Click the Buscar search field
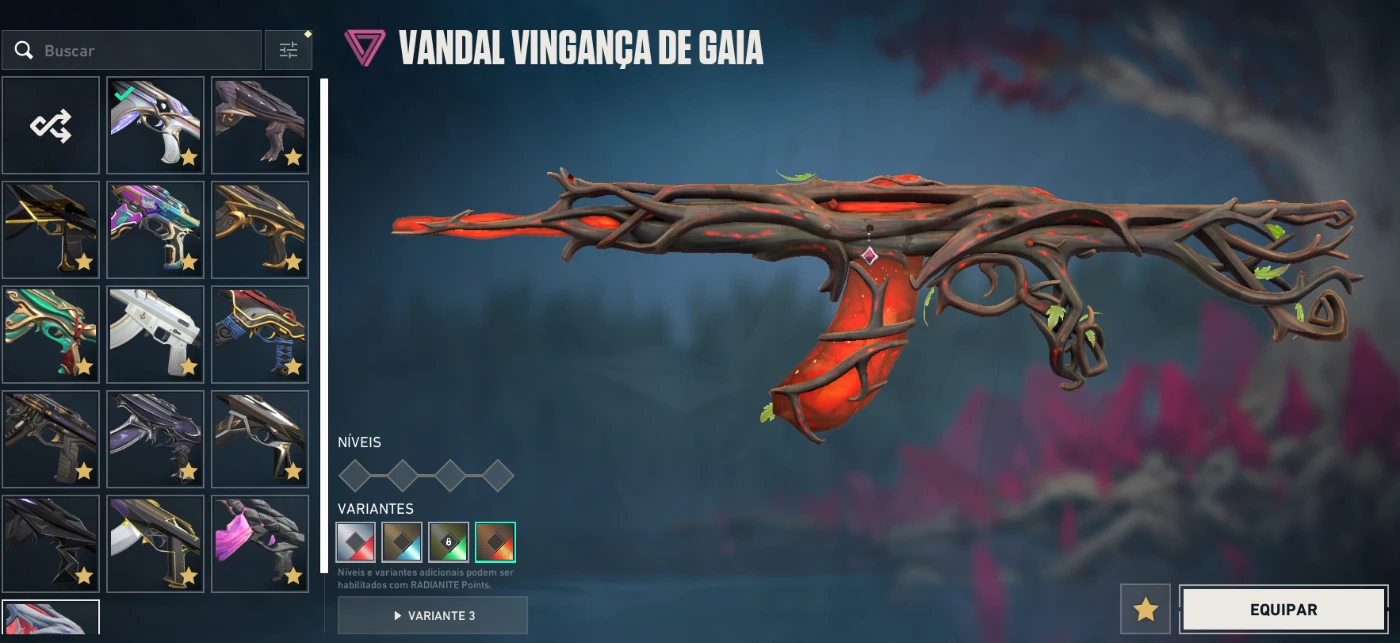The image size is (1400, 643). pyautogui.click(x=140, y=50)
